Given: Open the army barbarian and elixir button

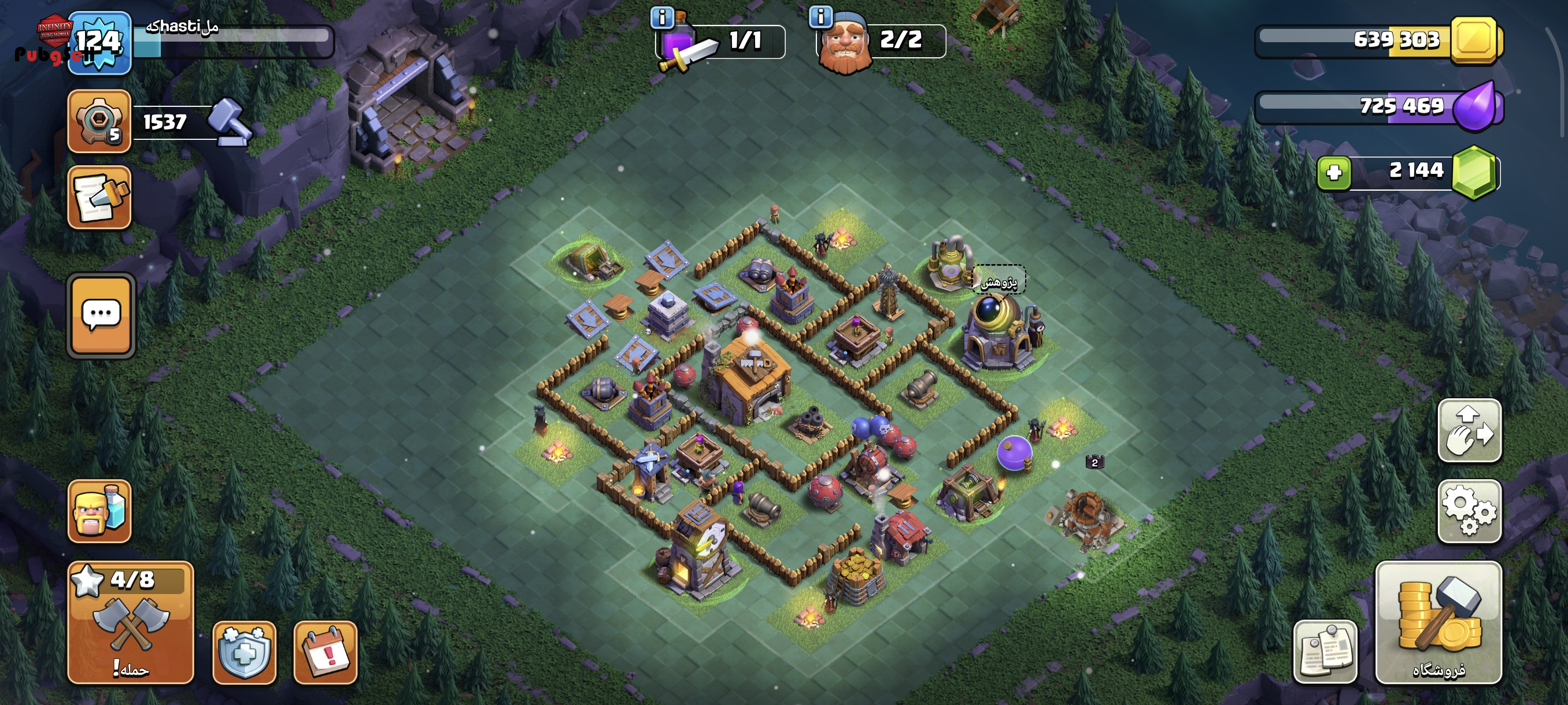Looking at the screenshot, I should coord(99,511).
